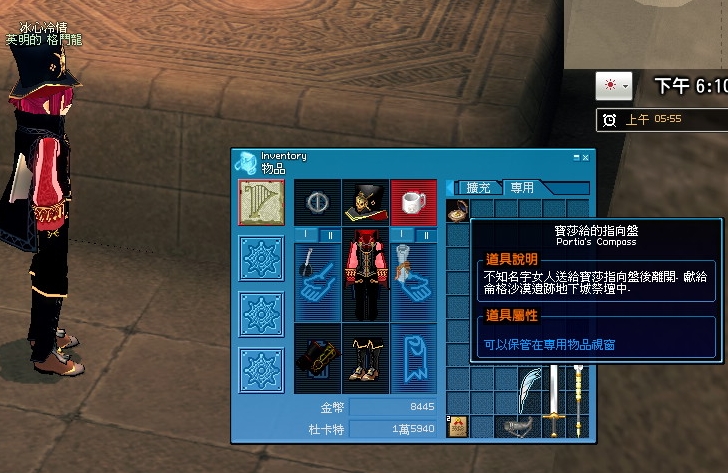Select the gold-banded staff item

point(578,402)
